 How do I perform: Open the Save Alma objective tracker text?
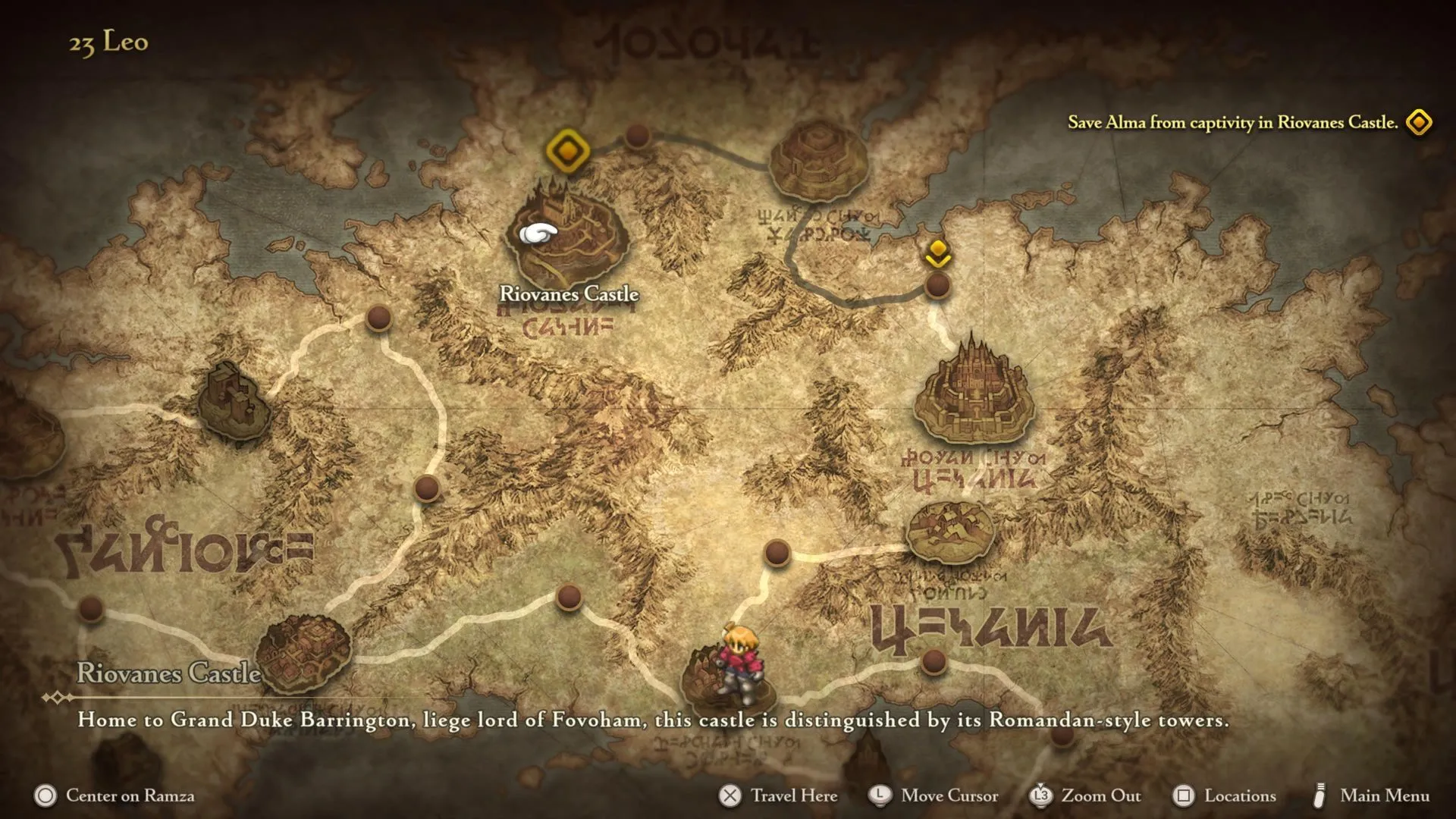coord(1232,122)
